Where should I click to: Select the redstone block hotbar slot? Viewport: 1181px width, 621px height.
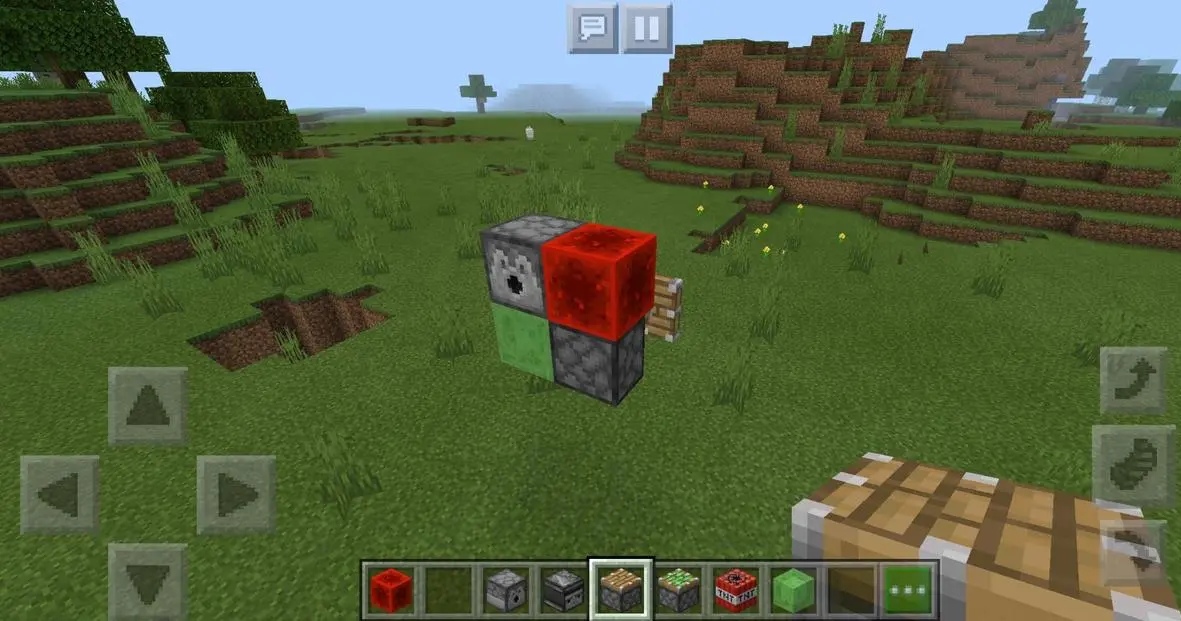tap(390, 590)
